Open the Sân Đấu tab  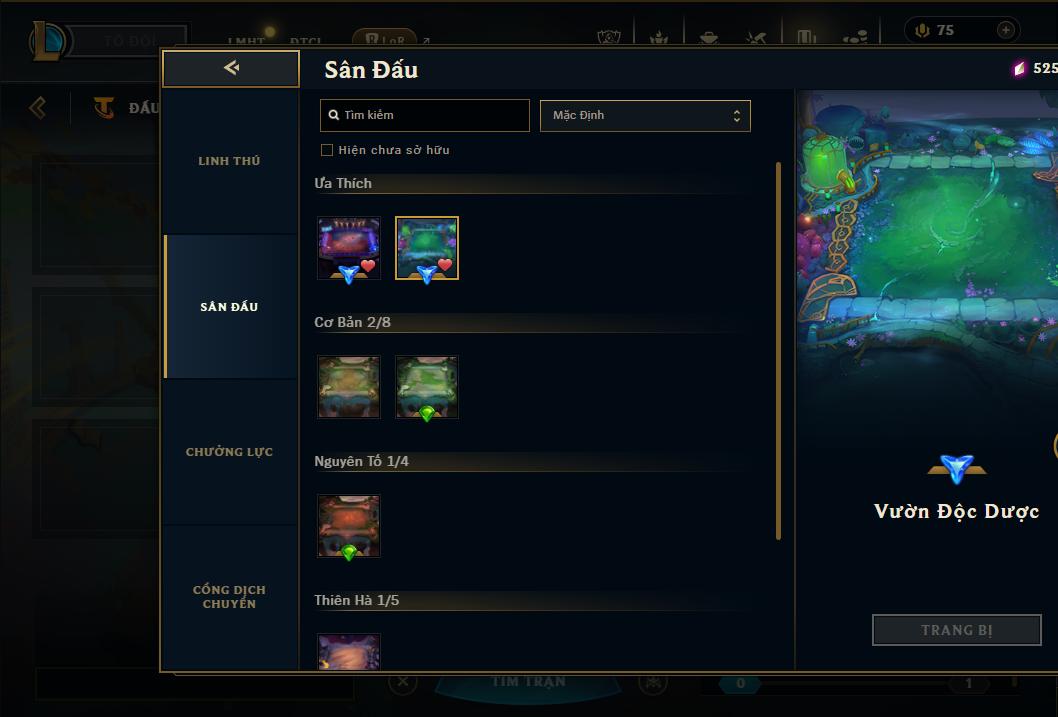point(229,307)
